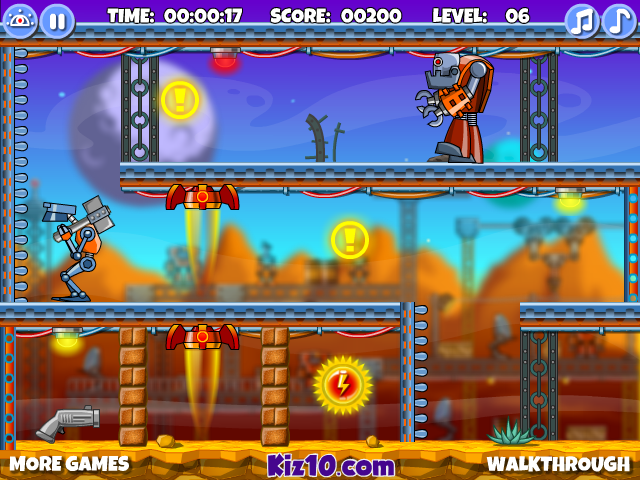Open the More Games link
Viewport: 640px width, 480px height.
pyautogui.click(x=70, y=464)
